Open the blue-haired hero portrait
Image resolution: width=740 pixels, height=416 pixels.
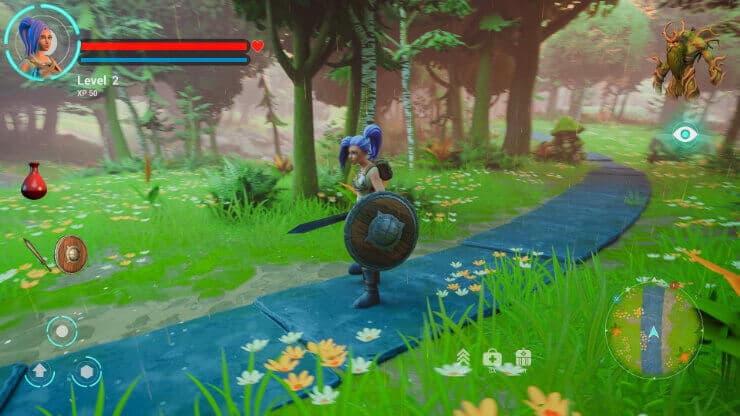[41, 43]
